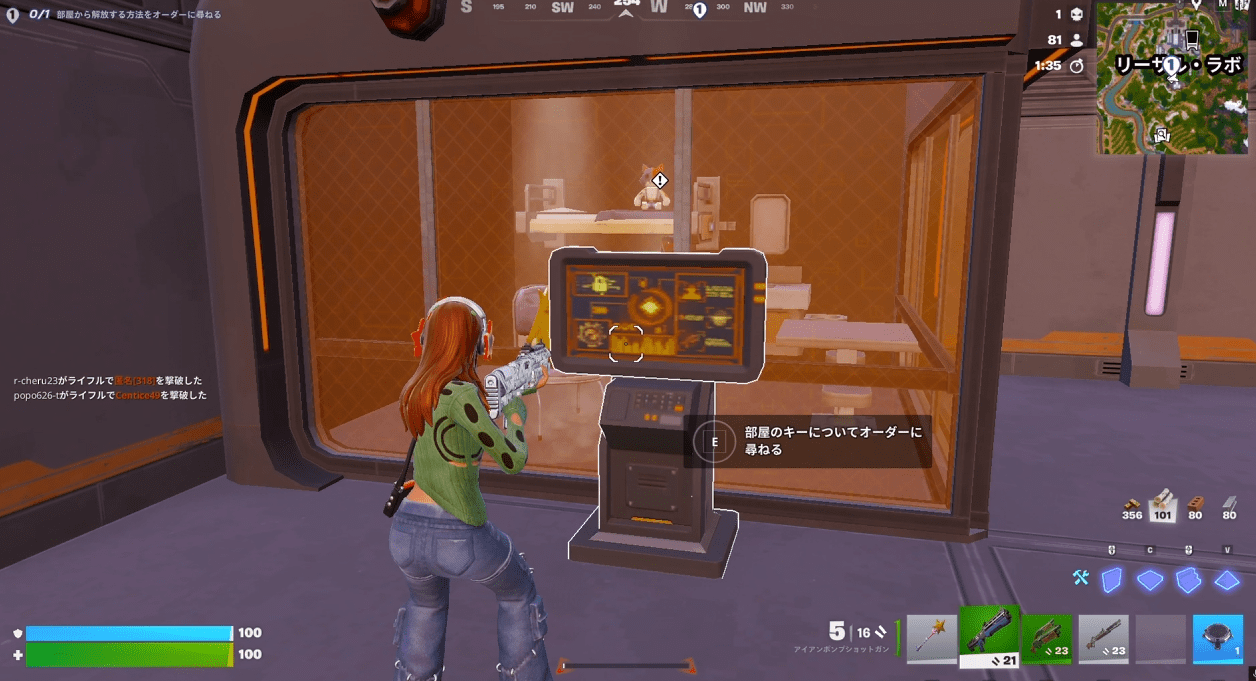The image size is (1256, 681).
Task: Choose the green camo shotgun slot
Action: click(x=1046, y=638)
